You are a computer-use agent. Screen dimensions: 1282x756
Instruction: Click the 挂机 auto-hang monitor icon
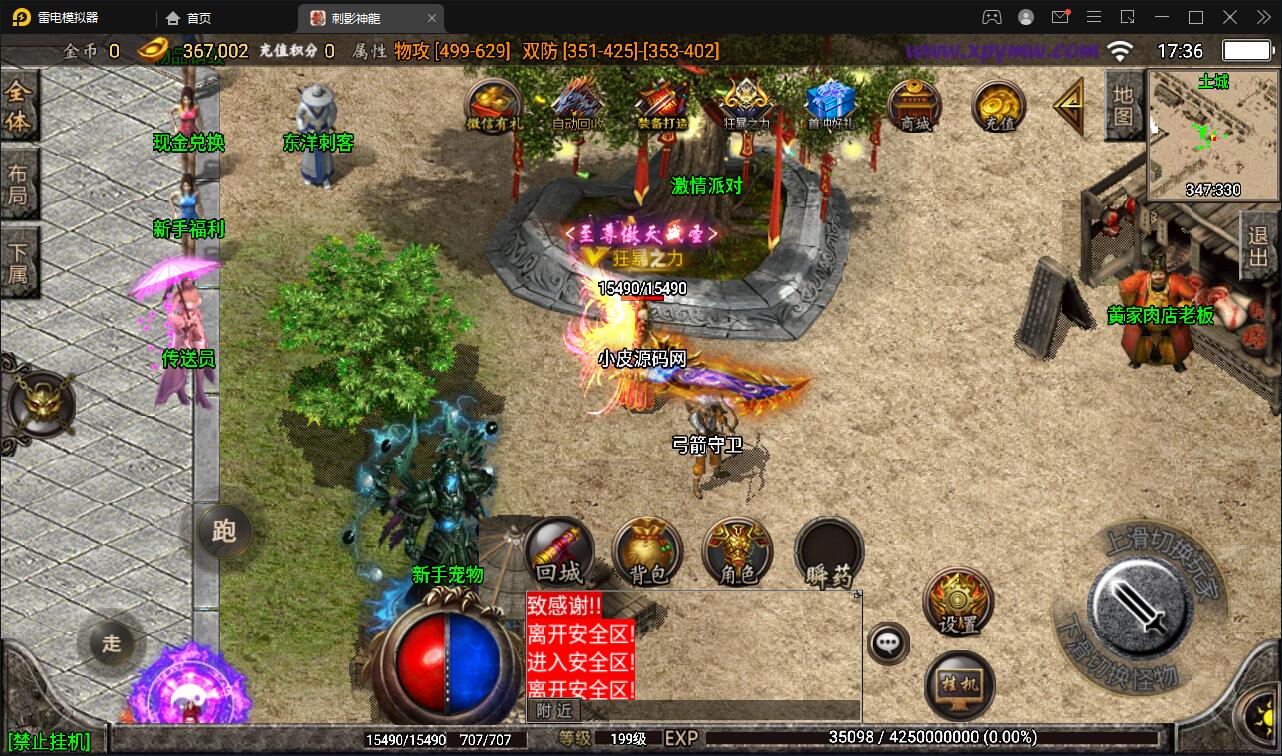click(x=958, y=684)
